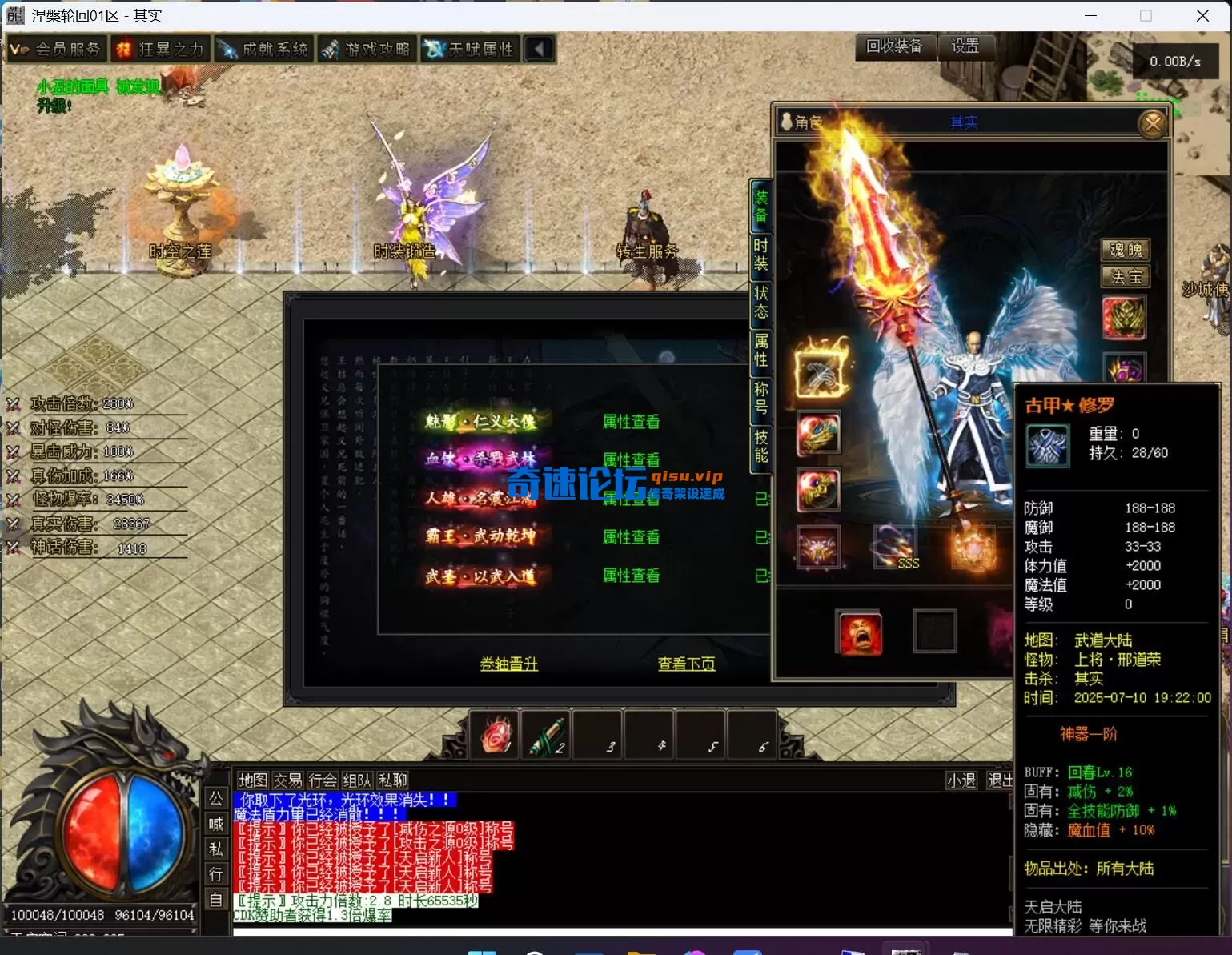
Task: Open the 天赋属性 menu
Action: (x=470, y=50)
